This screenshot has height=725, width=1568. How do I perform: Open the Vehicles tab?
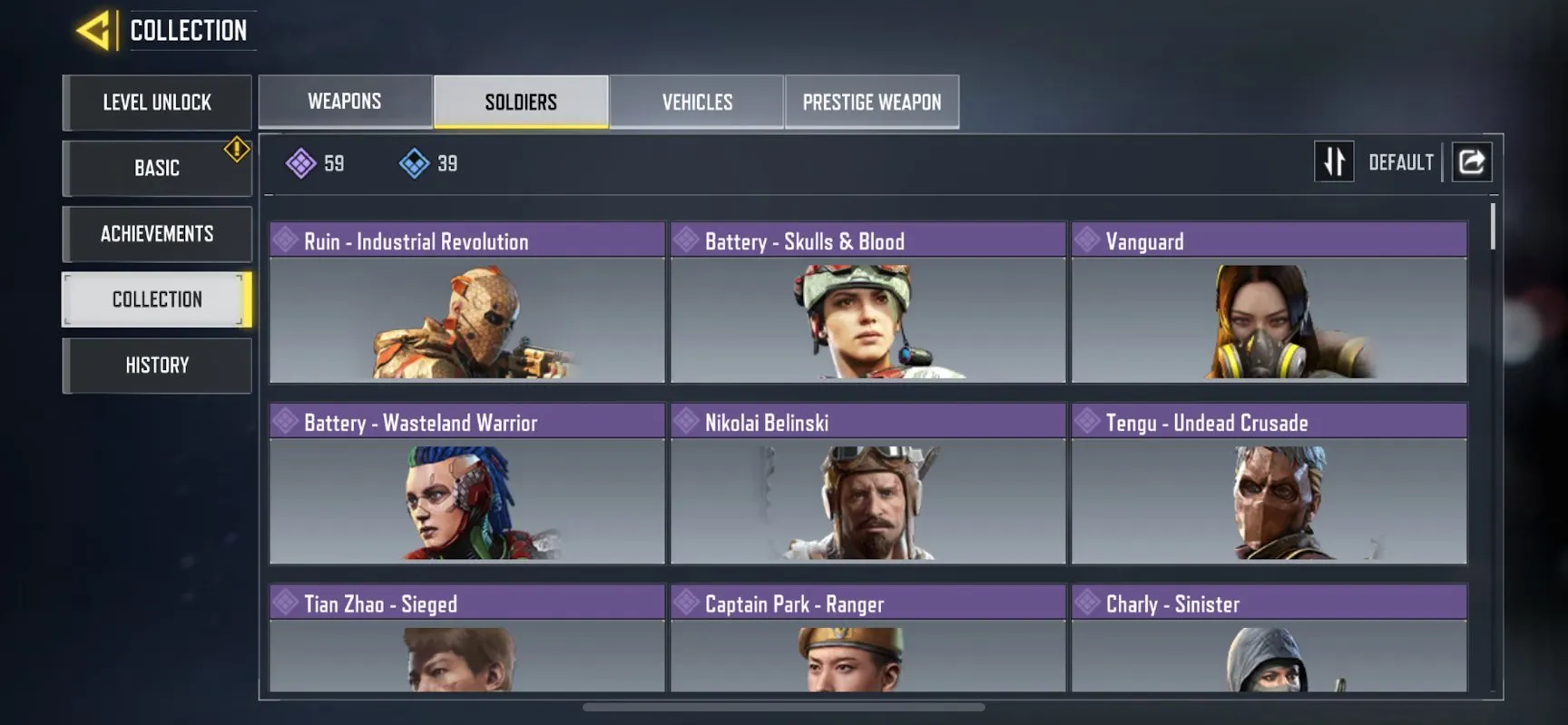[696, 101]
